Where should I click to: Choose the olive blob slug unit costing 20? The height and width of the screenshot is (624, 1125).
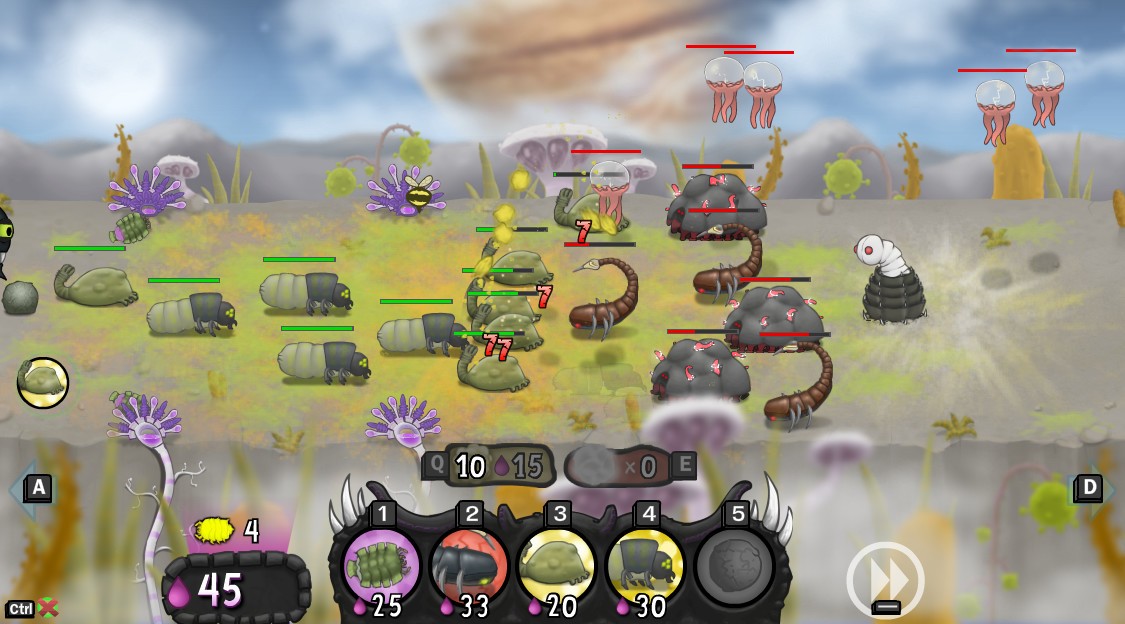pos(556,565)
